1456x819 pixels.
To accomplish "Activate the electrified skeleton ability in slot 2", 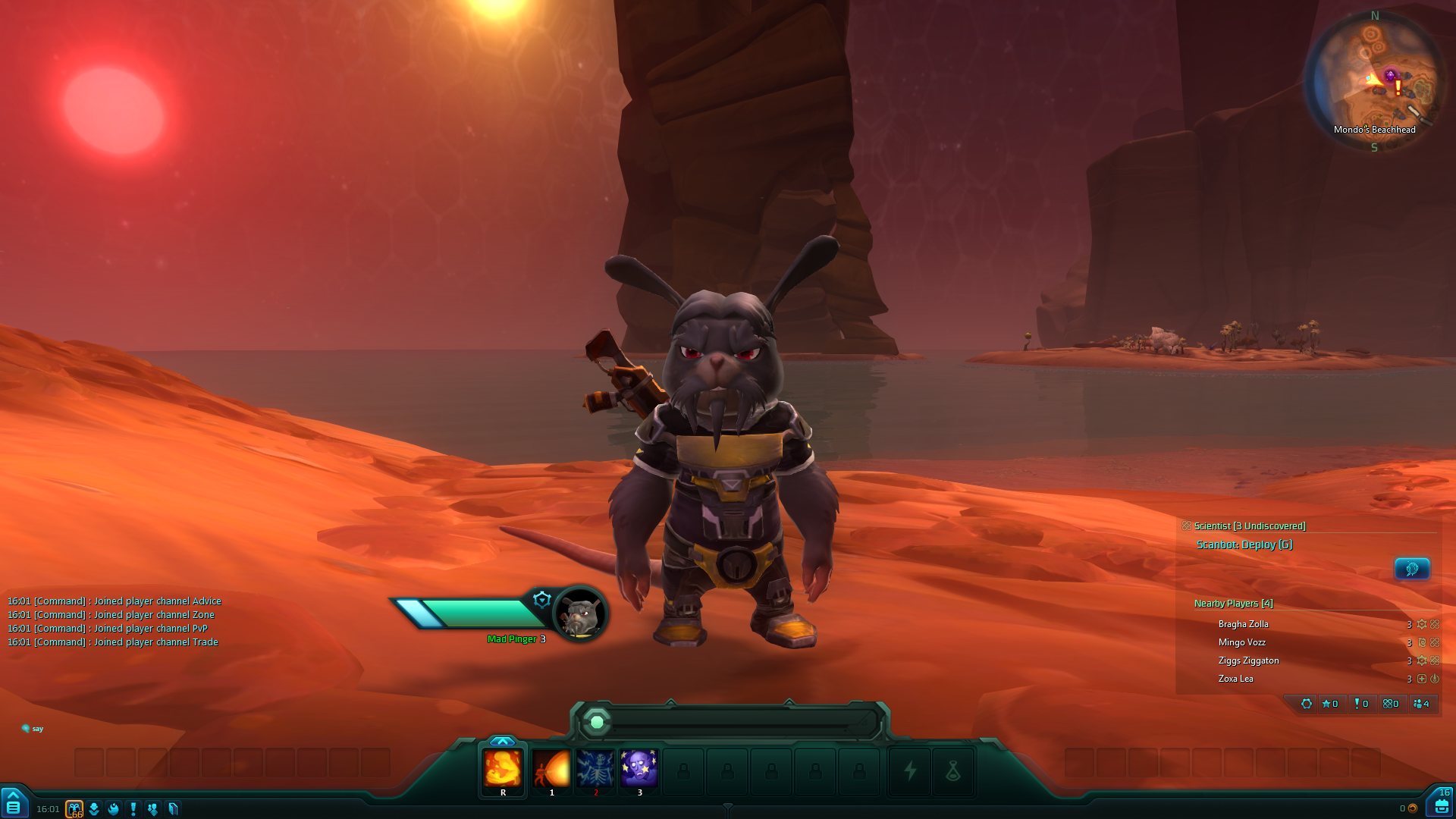I will pyautogui.click(x=595, y=769).
